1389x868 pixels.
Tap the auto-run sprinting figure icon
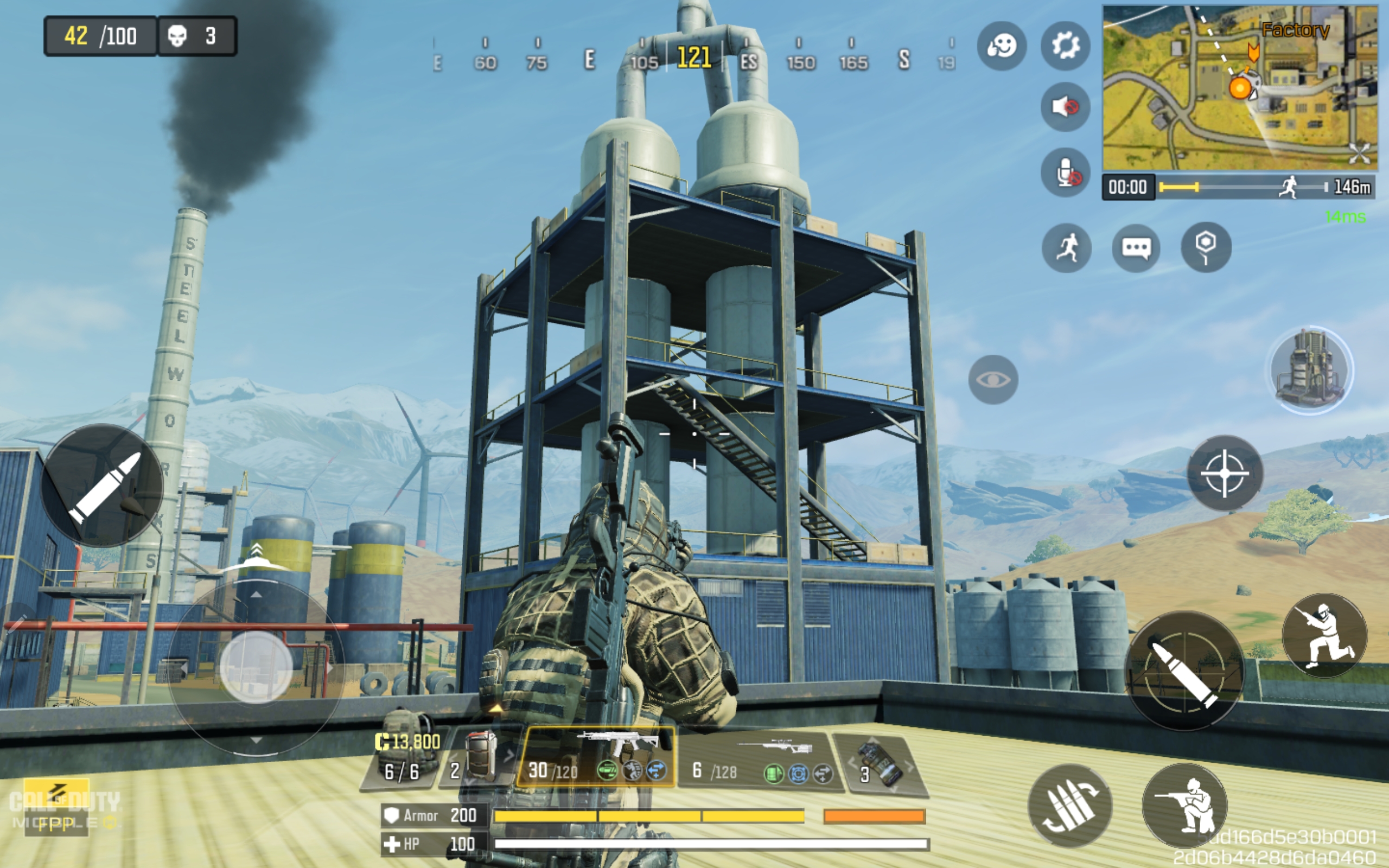click(1066, 248)
